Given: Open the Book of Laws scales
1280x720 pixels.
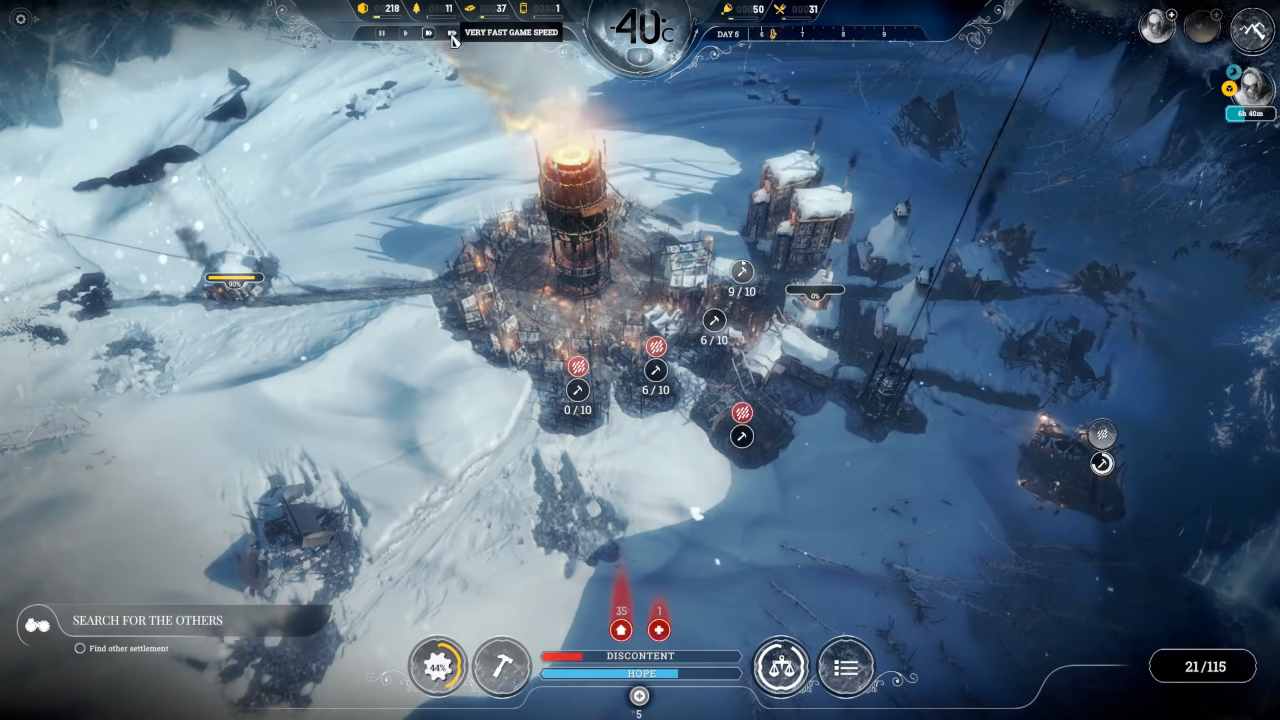Looking at the screenshot, I should (x=781, y=667).
